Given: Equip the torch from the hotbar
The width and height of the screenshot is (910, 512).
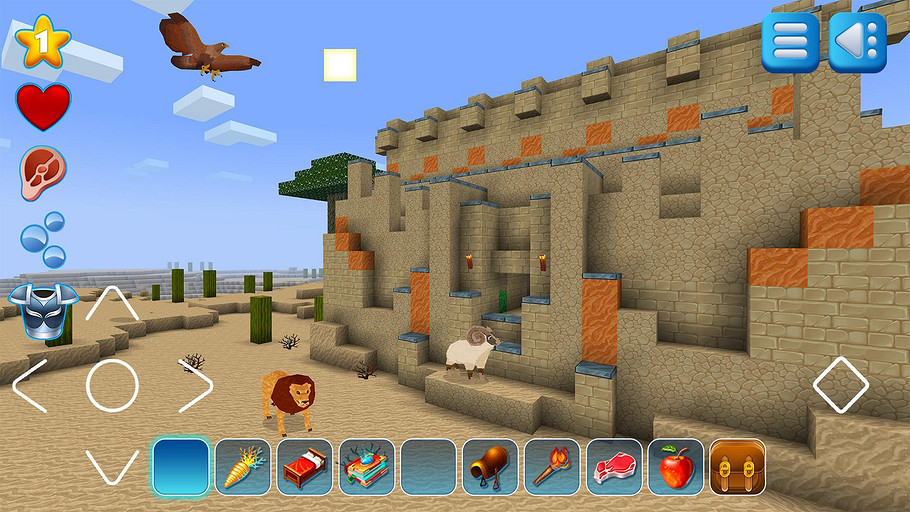Looking at the screenshot, I should tap(552, 466).
